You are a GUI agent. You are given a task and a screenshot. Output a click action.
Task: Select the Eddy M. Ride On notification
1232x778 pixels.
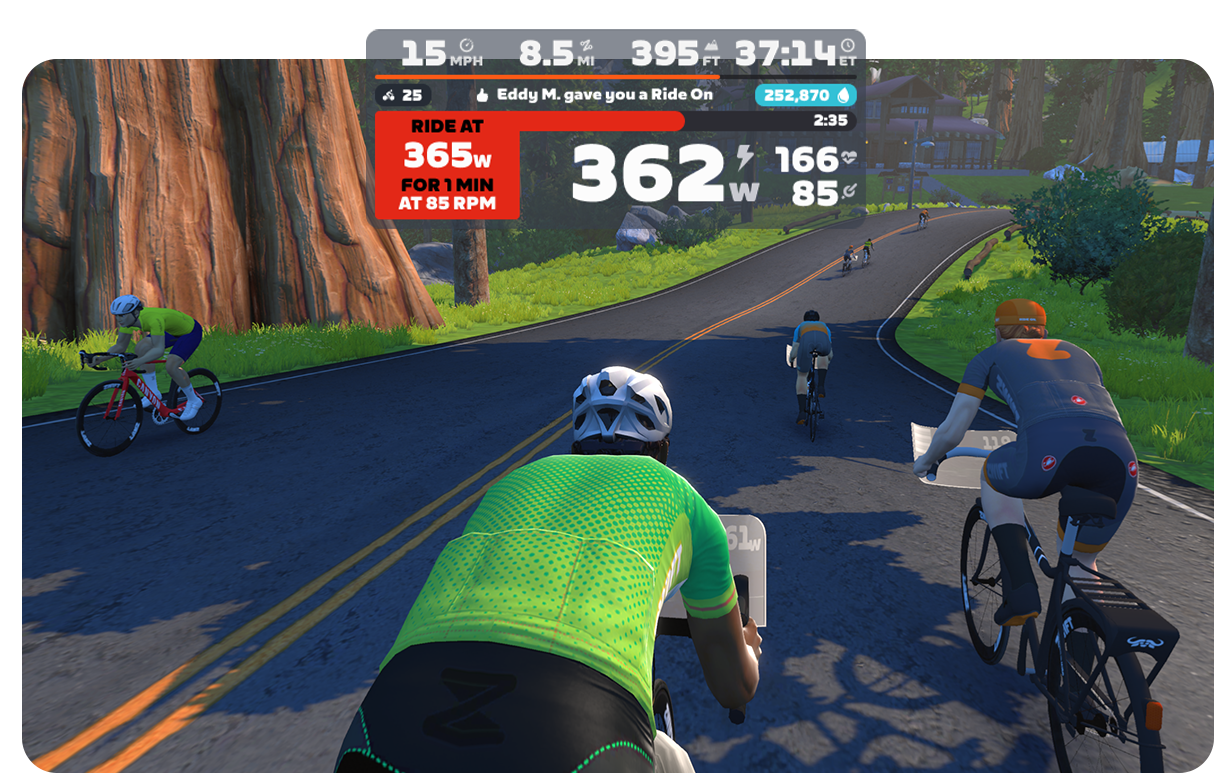[x=594, y=95]
